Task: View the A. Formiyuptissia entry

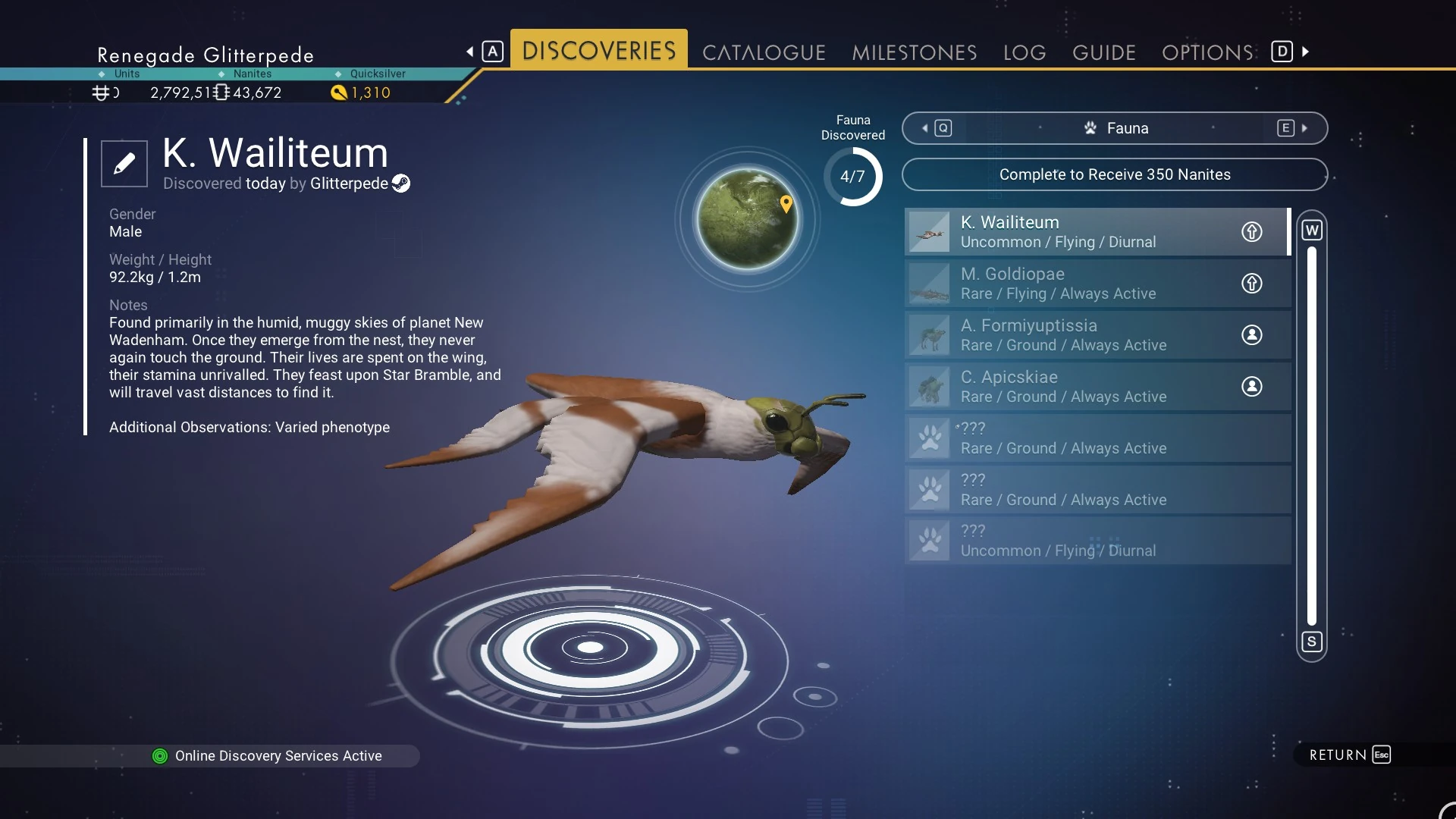Action: pos(1077,335)
